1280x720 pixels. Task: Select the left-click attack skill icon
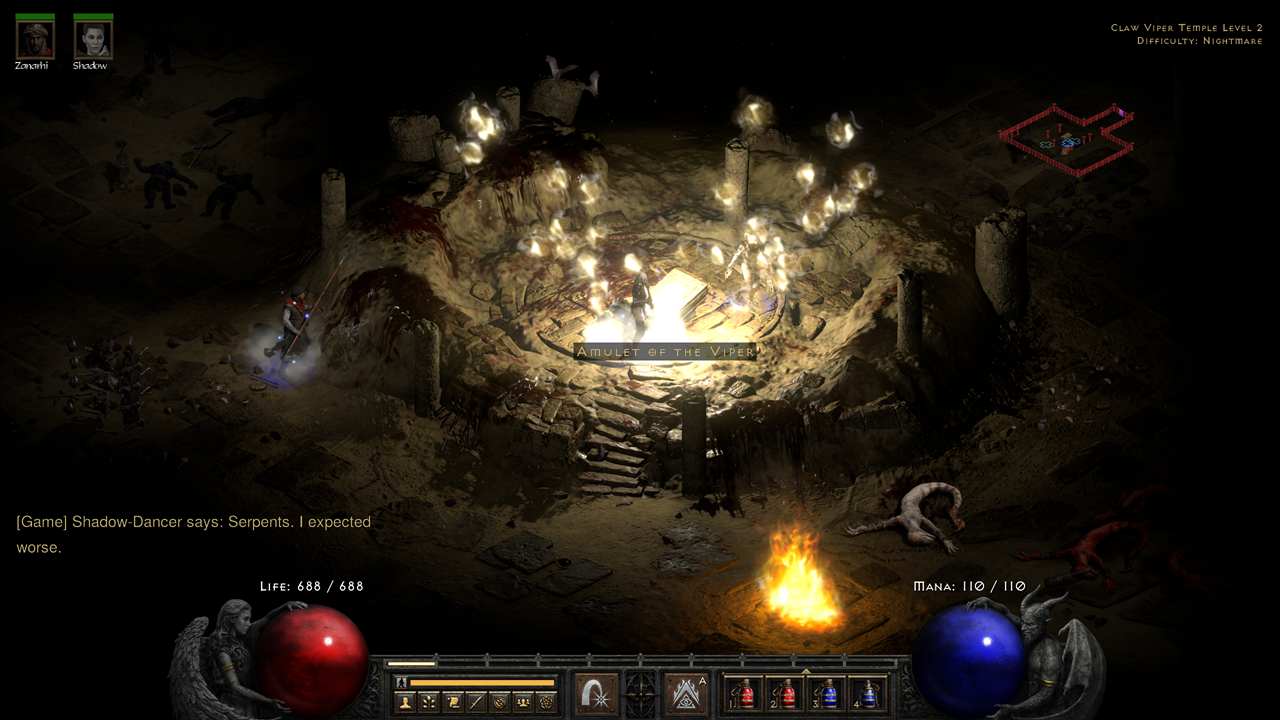[x=596, y=694]
